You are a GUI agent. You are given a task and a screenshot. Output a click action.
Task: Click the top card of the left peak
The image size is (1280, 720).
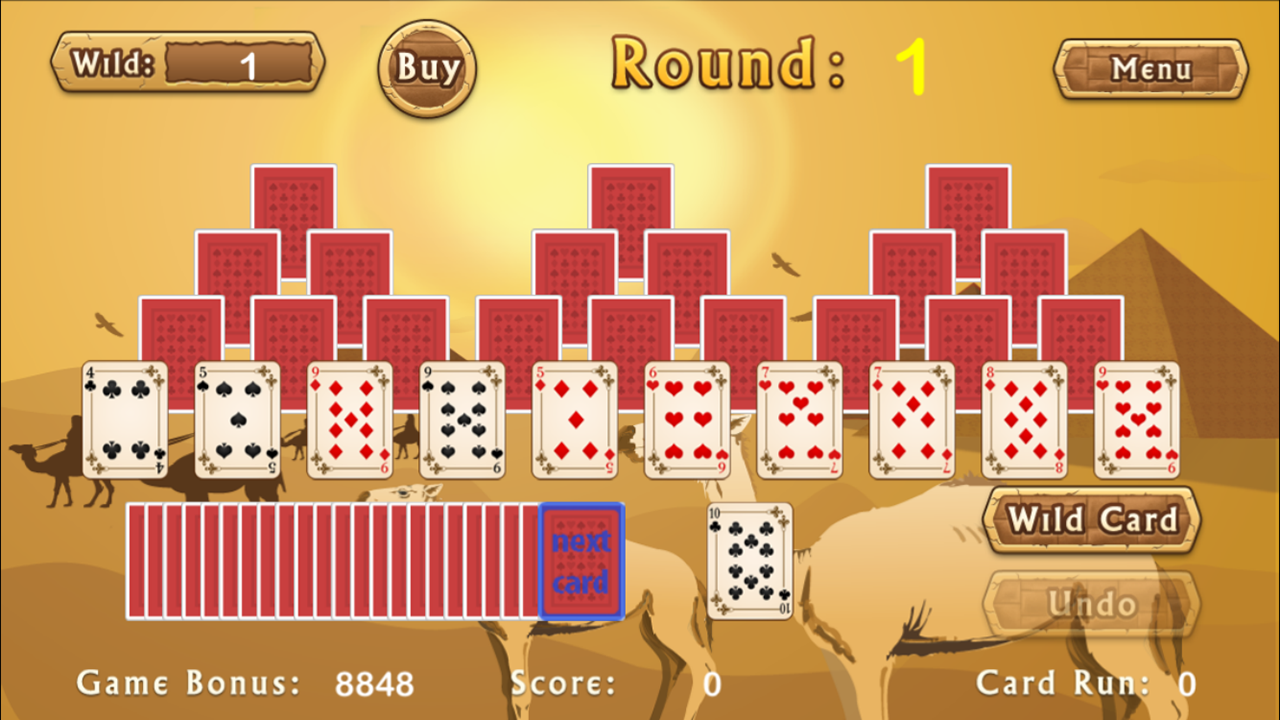click(292, 200)
